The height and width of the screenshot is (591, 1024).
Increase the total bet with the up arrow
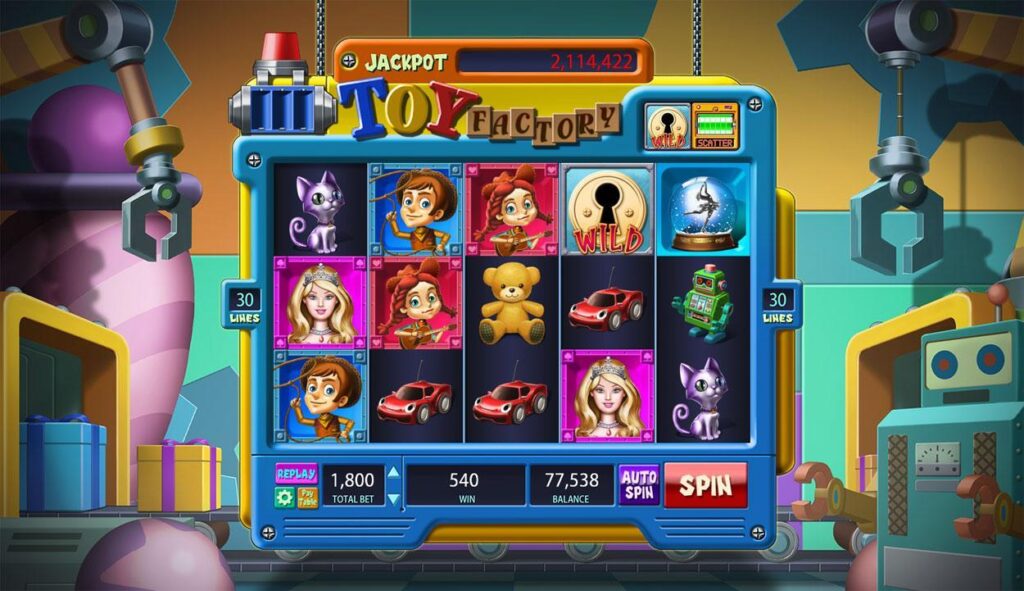coord(393,473)
